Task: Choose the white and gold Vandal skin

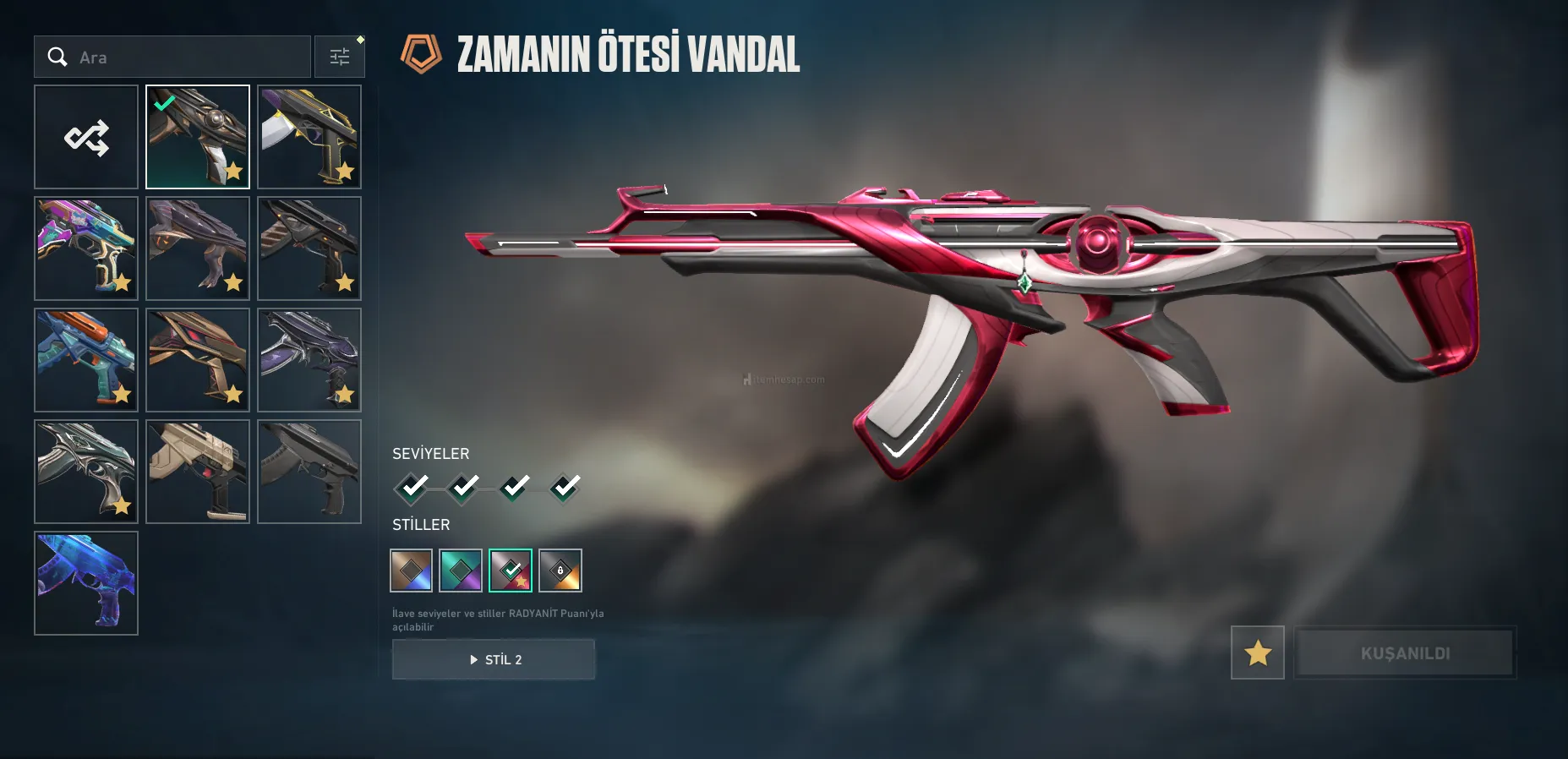Action: click(x=309, y=137)
